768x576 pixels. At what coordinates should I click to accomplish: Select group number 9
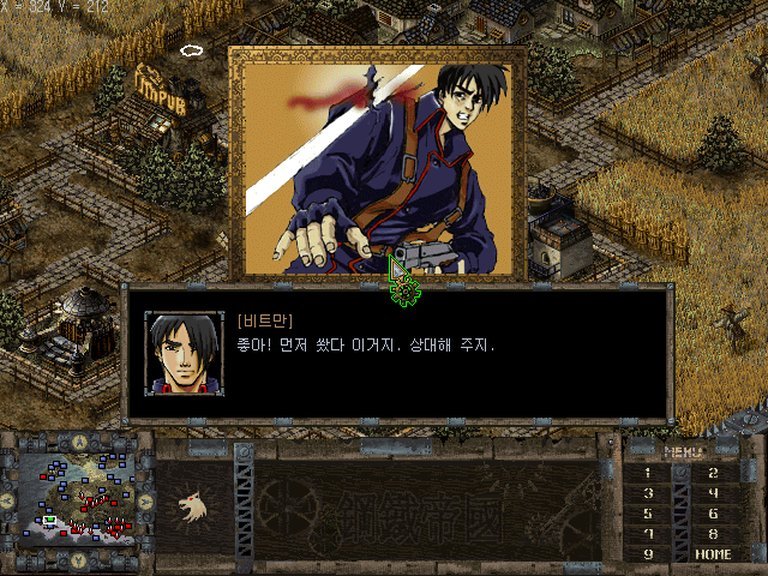click(x=648, y=553)
